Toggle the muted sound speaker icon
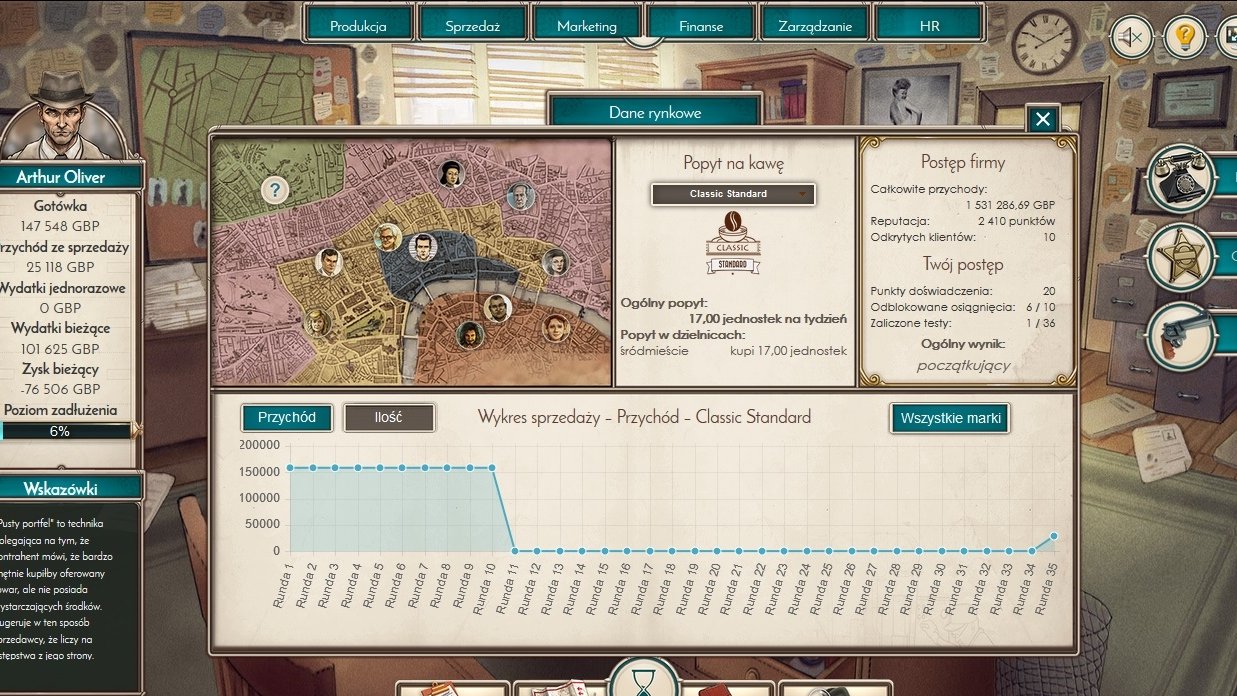This screenshot has width=1237, height=696. click(x=1131, y=38)
